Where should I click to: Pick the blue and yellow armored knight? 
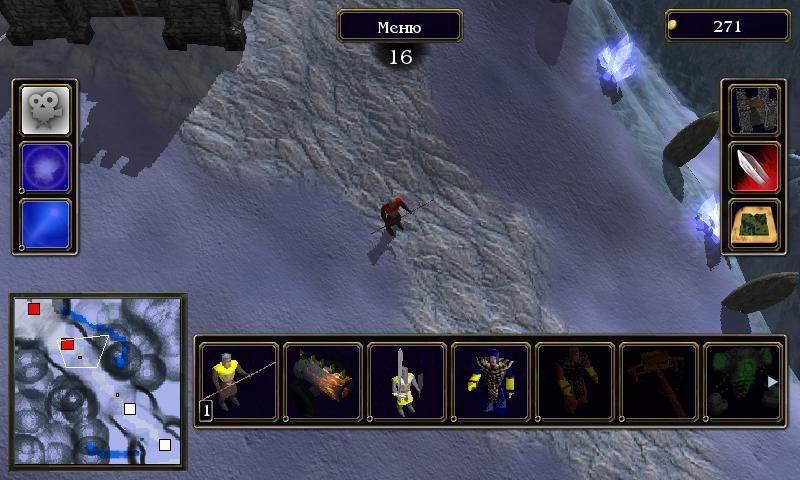(x=491, y=380)
